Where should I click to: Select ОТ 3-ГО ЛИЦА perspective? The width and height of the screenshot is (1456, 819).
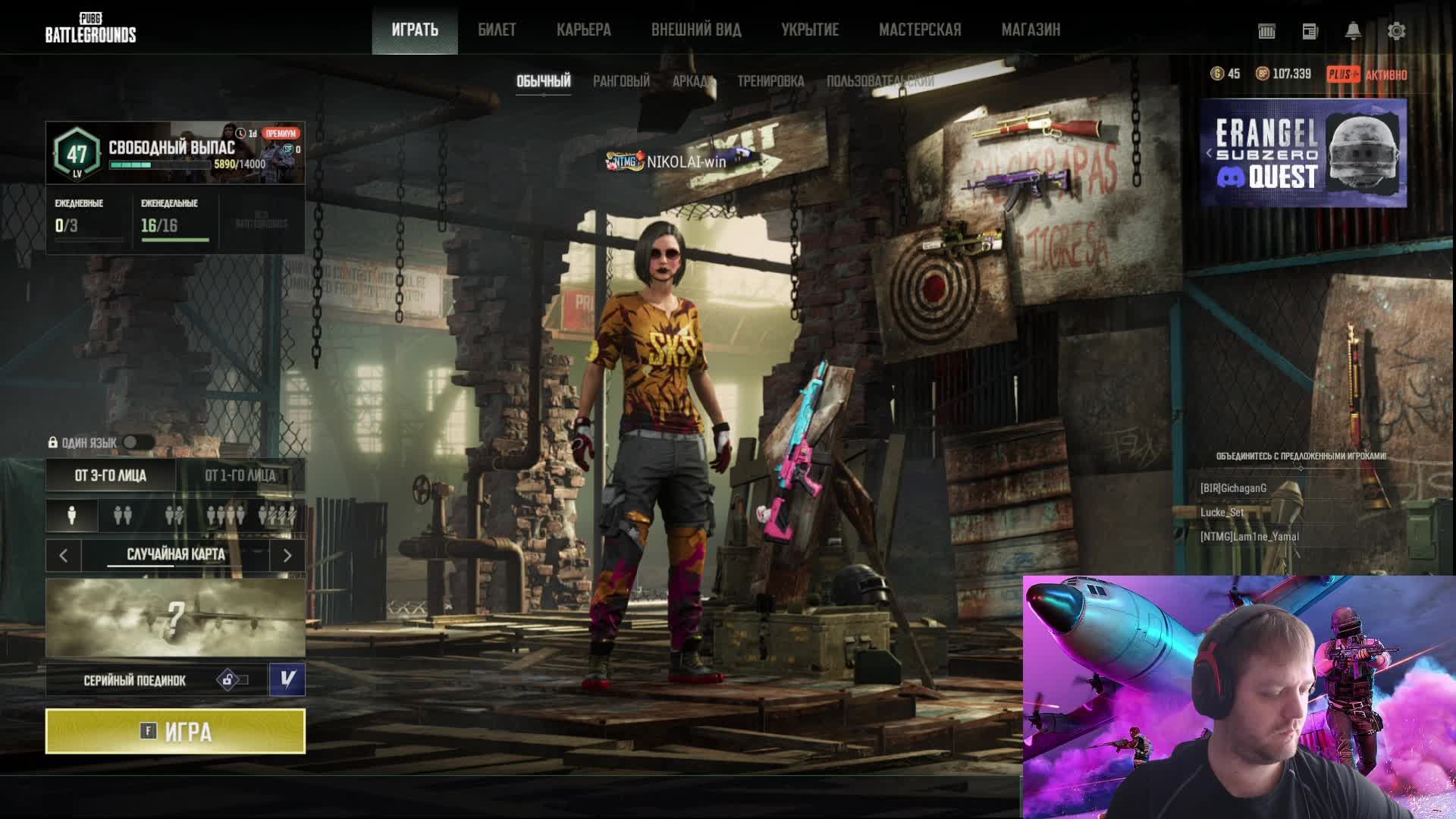111,475
